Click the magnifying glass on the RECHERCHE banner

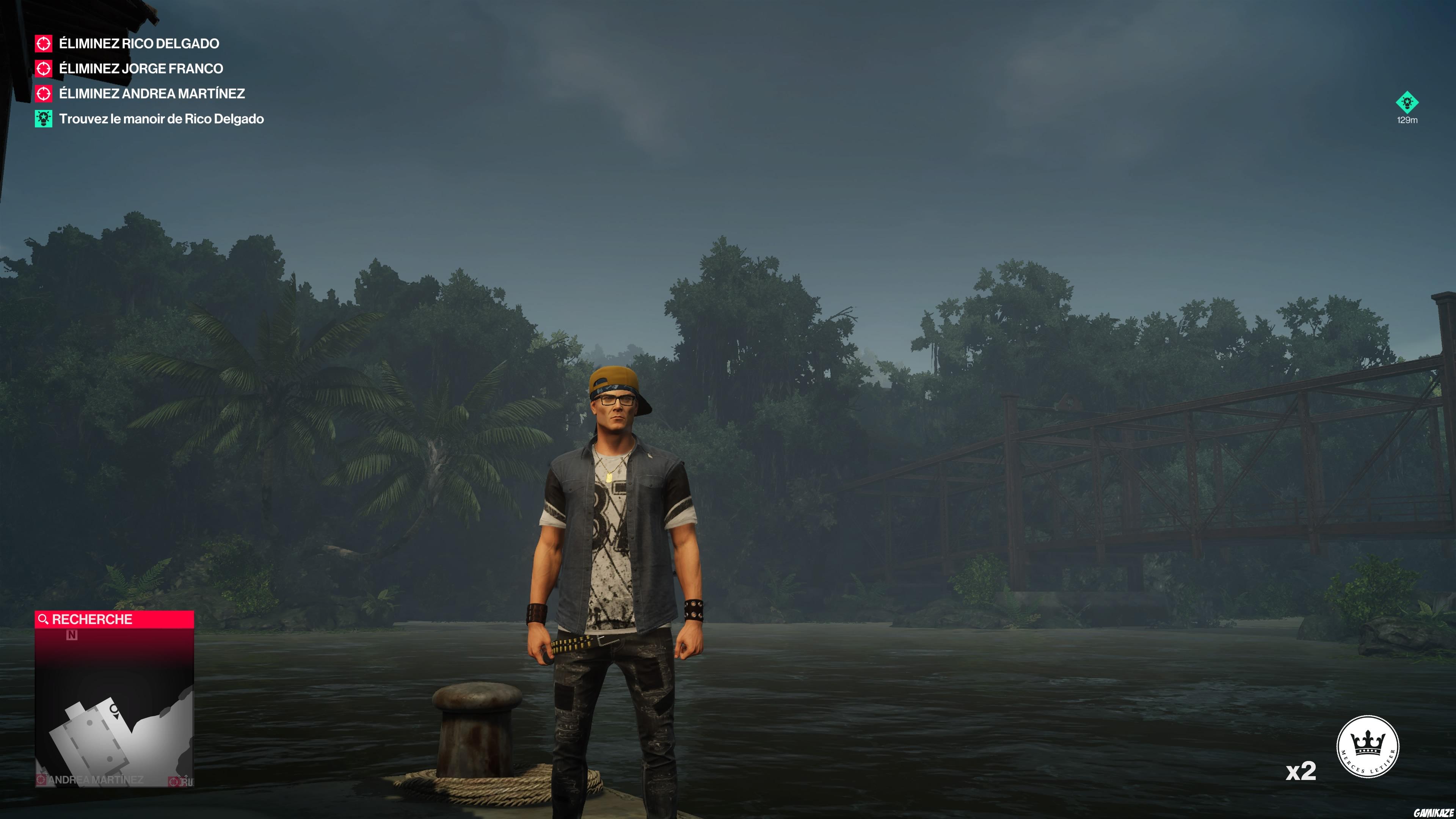[44, 619]
